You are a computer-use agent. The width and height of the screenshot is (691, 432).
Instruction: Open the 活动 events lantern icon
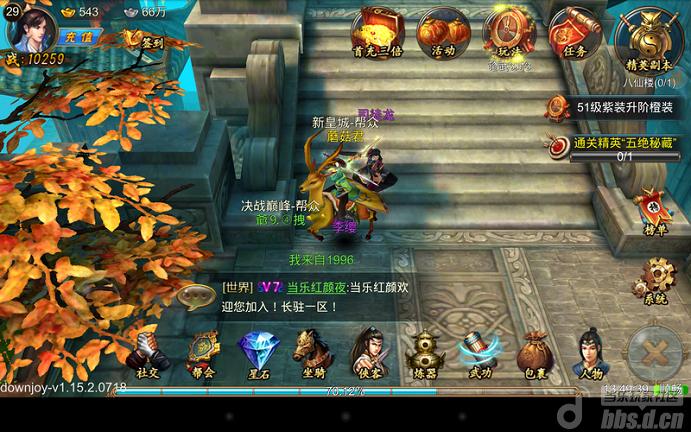click(442, 31)
